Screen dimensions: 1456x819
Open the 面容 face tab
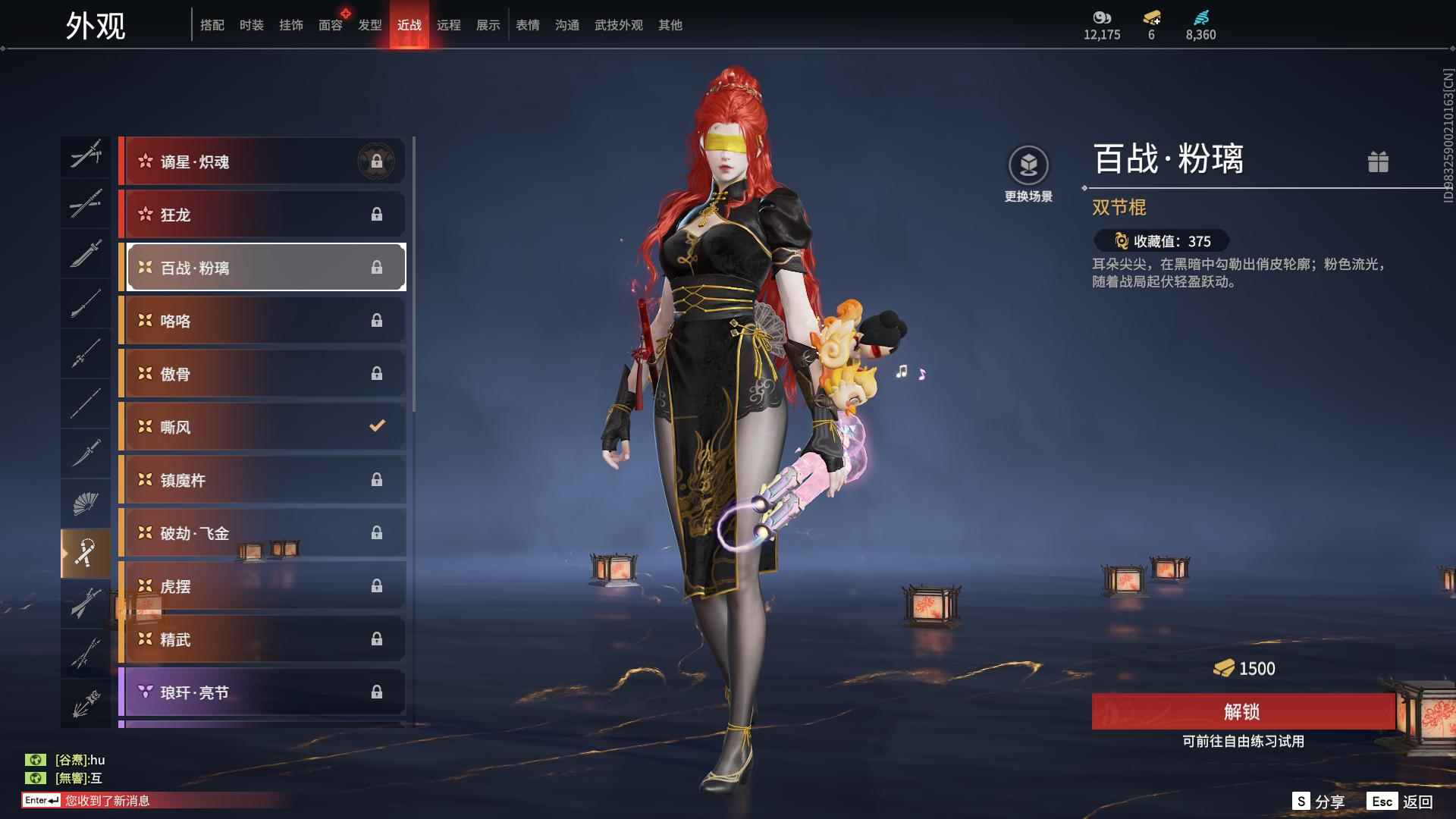pos(330,25)
